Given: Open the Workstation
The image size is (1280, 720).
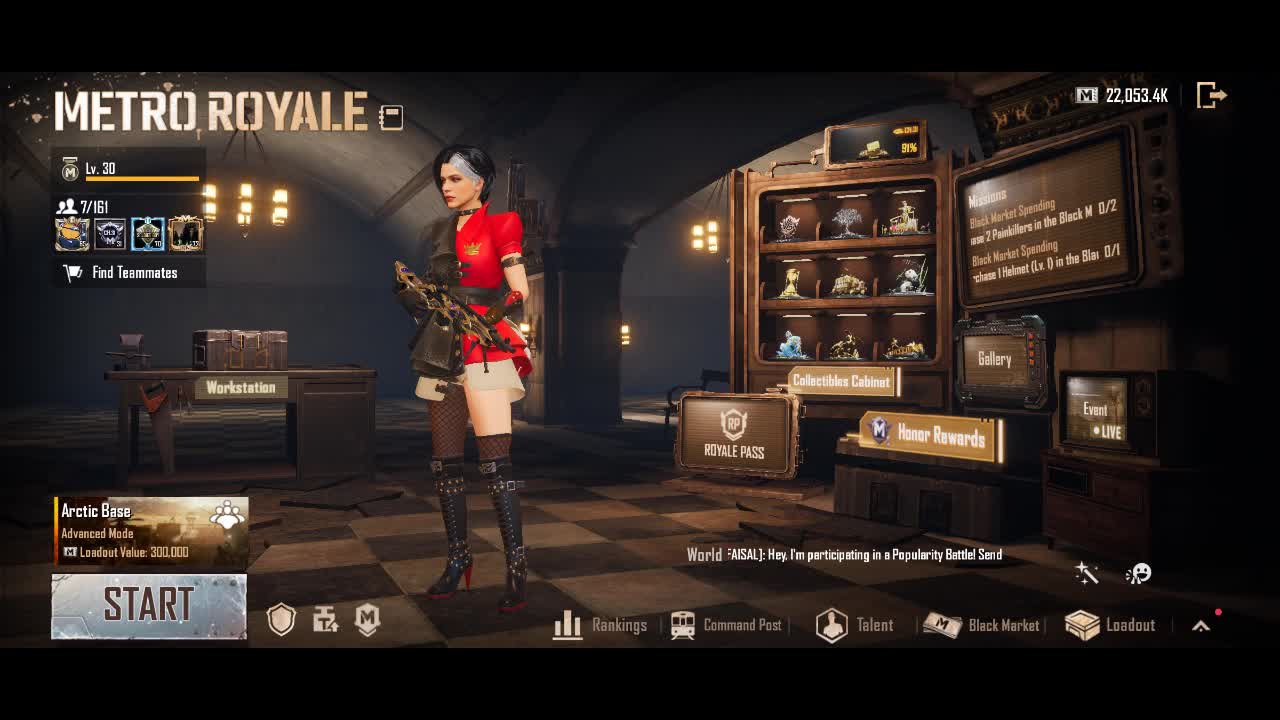Looking at the screenshot, I should (x=241, y=387).
